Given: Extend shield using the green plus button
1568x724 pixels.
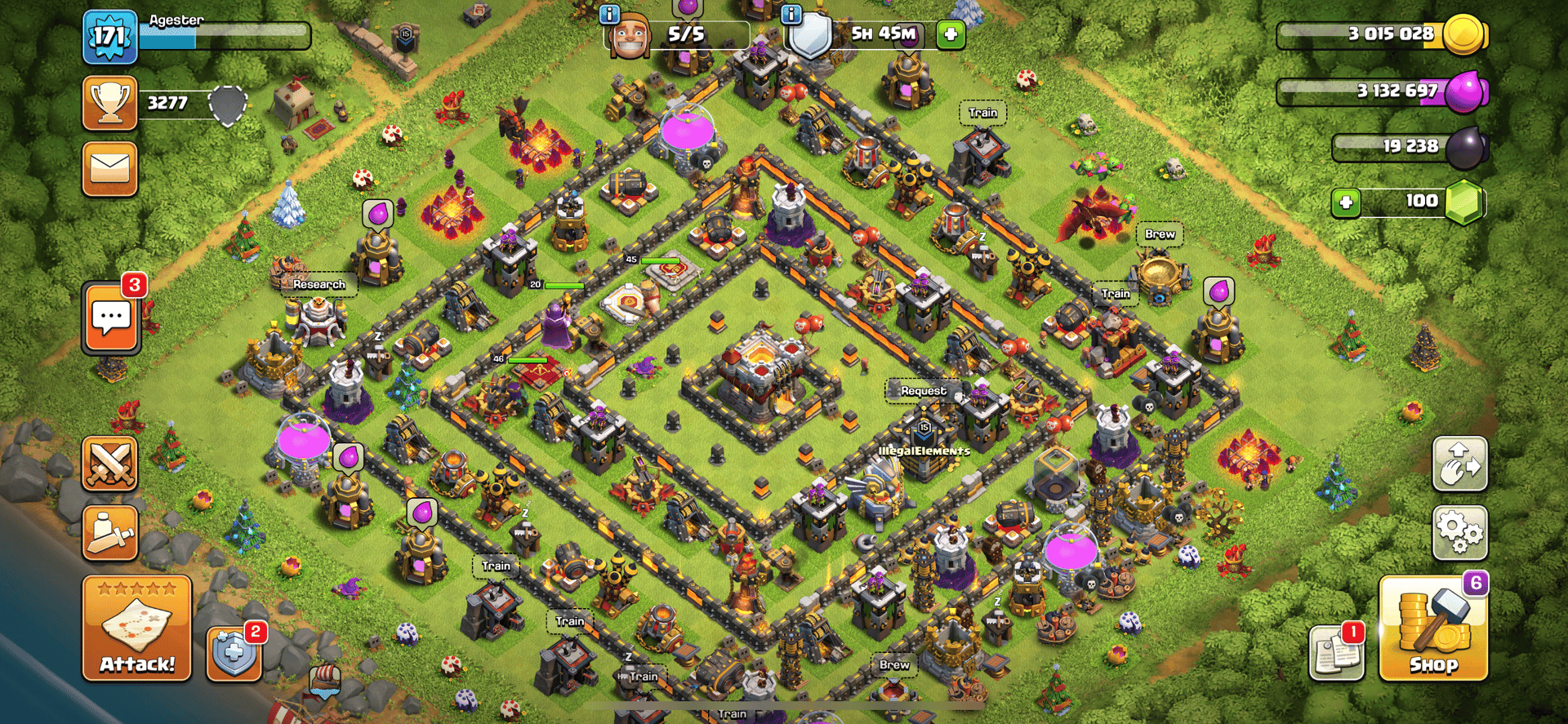Looking at the screenshot, I should point(951,35).
